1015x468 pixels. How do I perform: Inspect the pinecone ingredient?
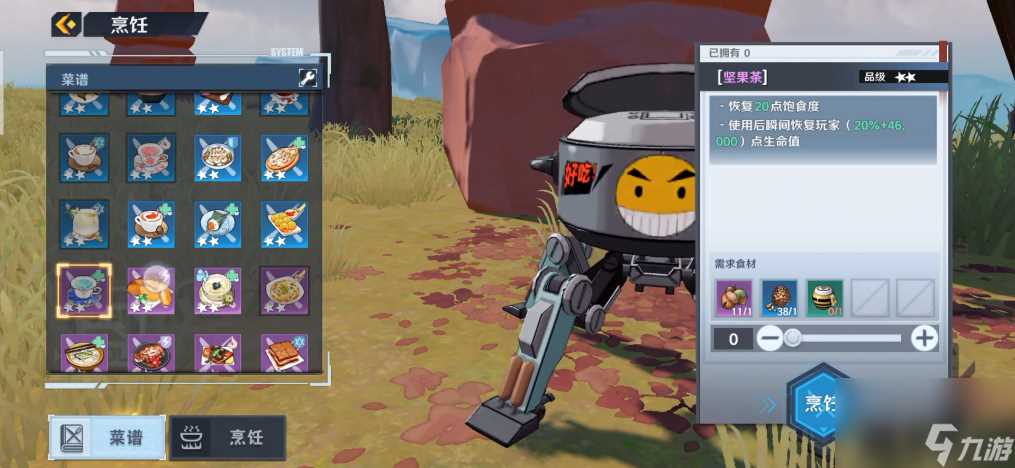(779, 298)
